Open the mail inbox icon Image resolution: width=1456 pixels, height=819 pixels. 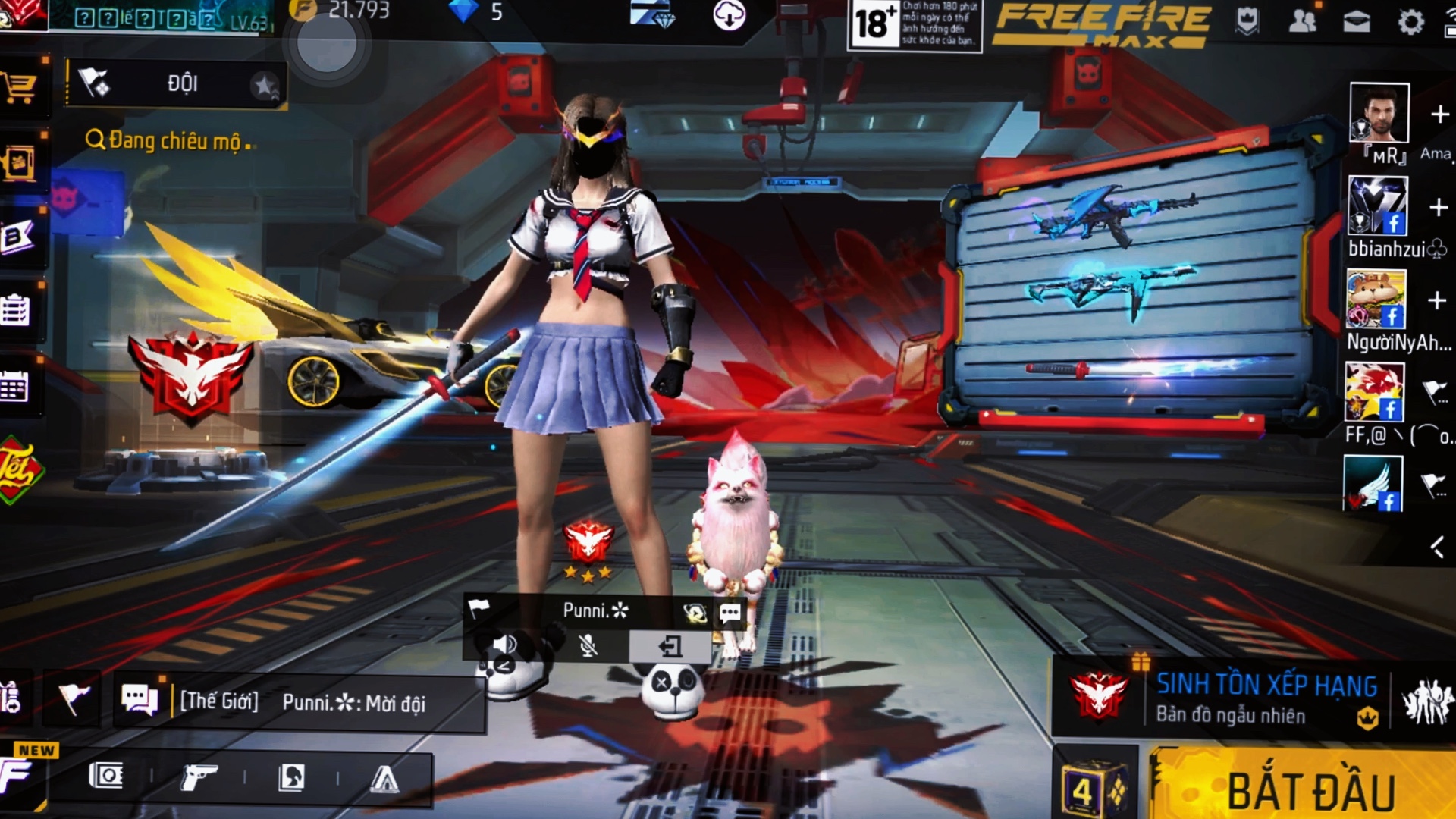point(1357,21)
